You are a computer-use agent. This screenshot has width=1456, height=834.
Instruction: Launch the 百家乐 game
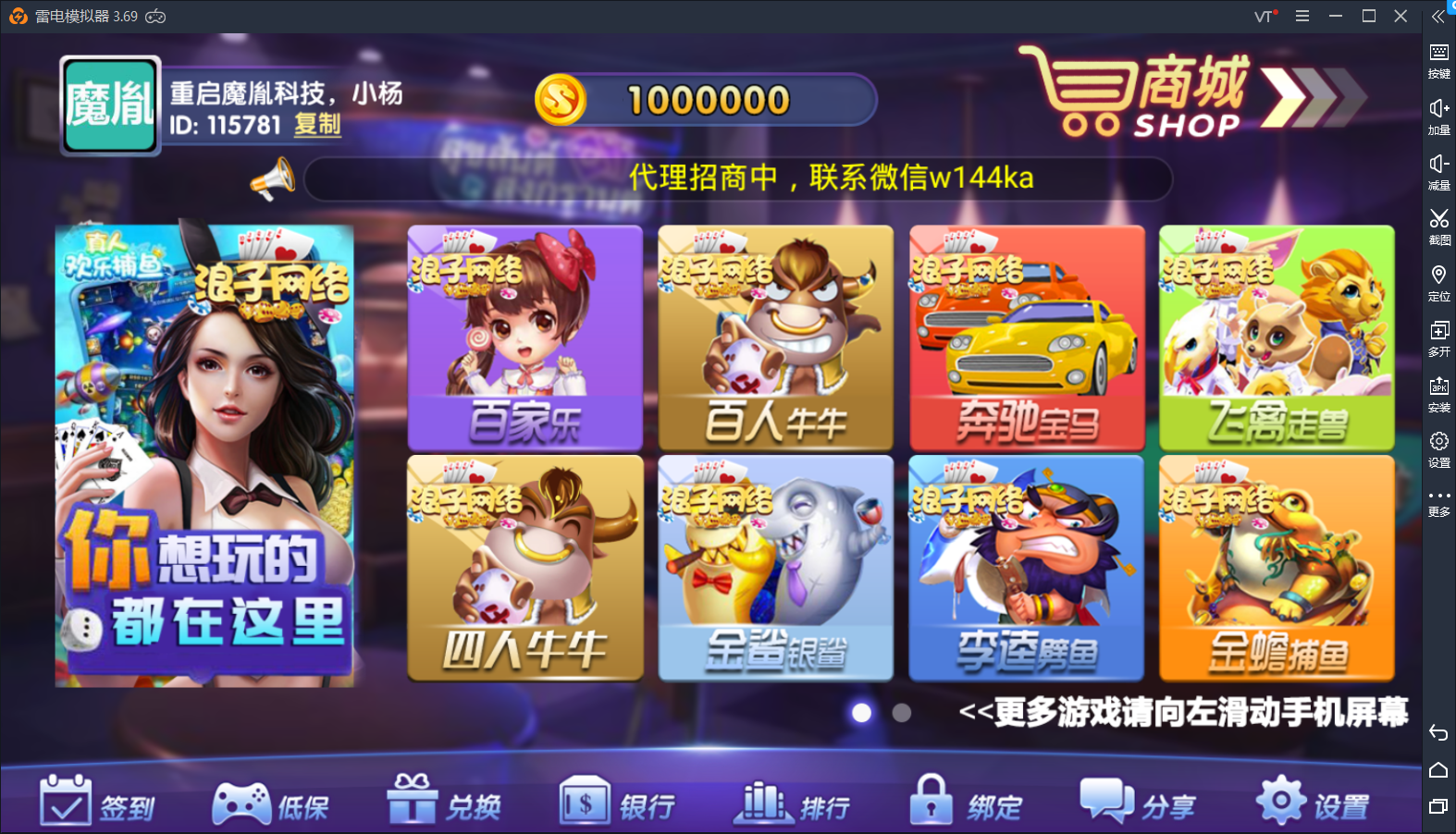pos(524,338)
